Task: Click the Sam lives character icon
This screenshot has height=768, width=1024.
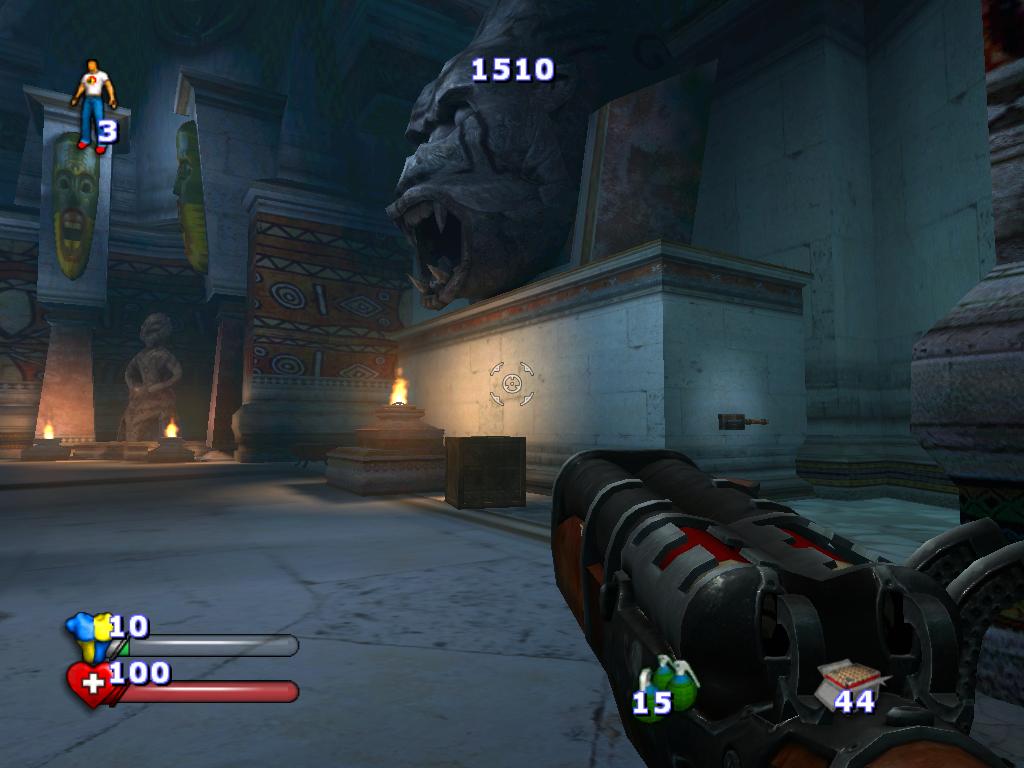Action: [x=93, y=102]
